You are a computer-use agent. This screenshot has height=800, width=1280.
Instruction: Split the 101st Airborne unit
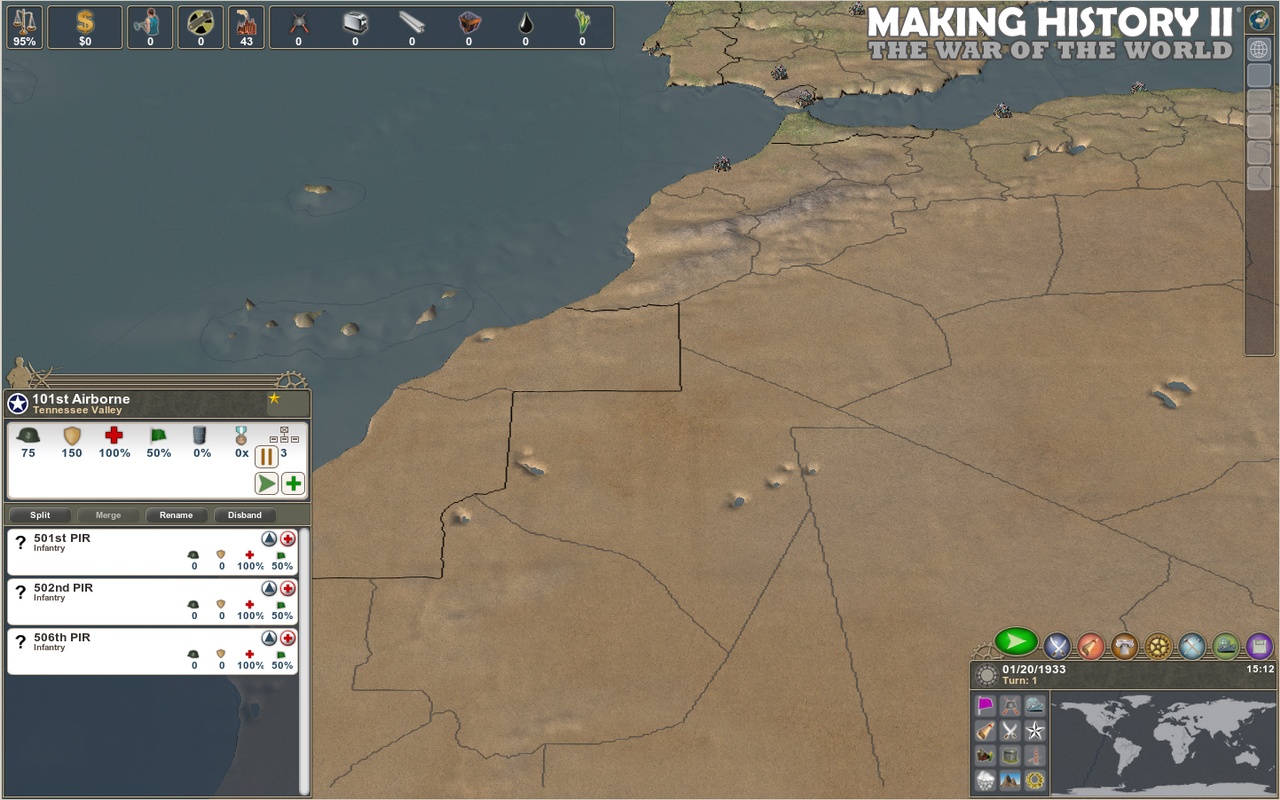[40, 515]
